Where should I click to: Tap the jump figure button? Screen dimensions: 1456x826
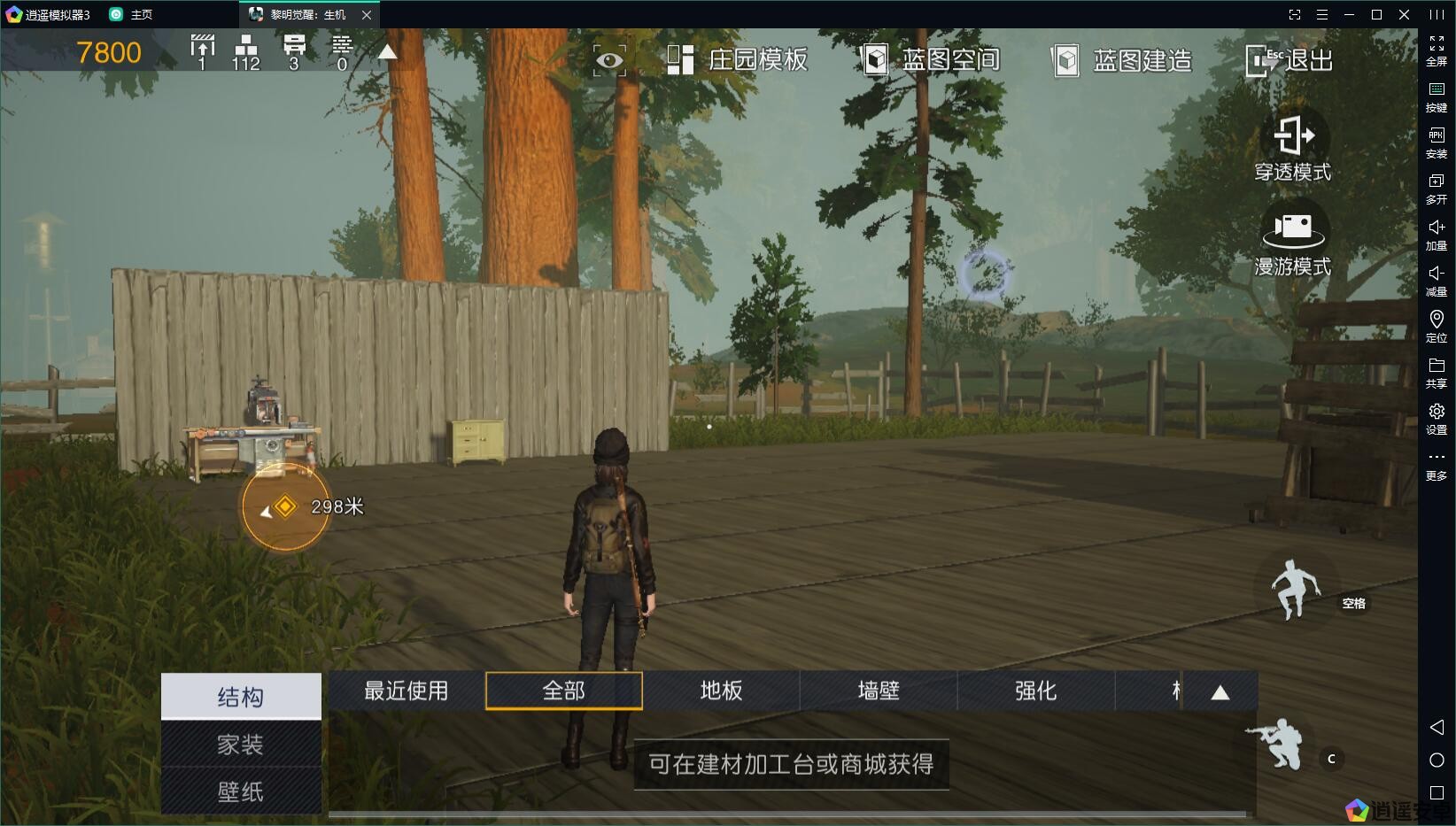click(1295, 589)
